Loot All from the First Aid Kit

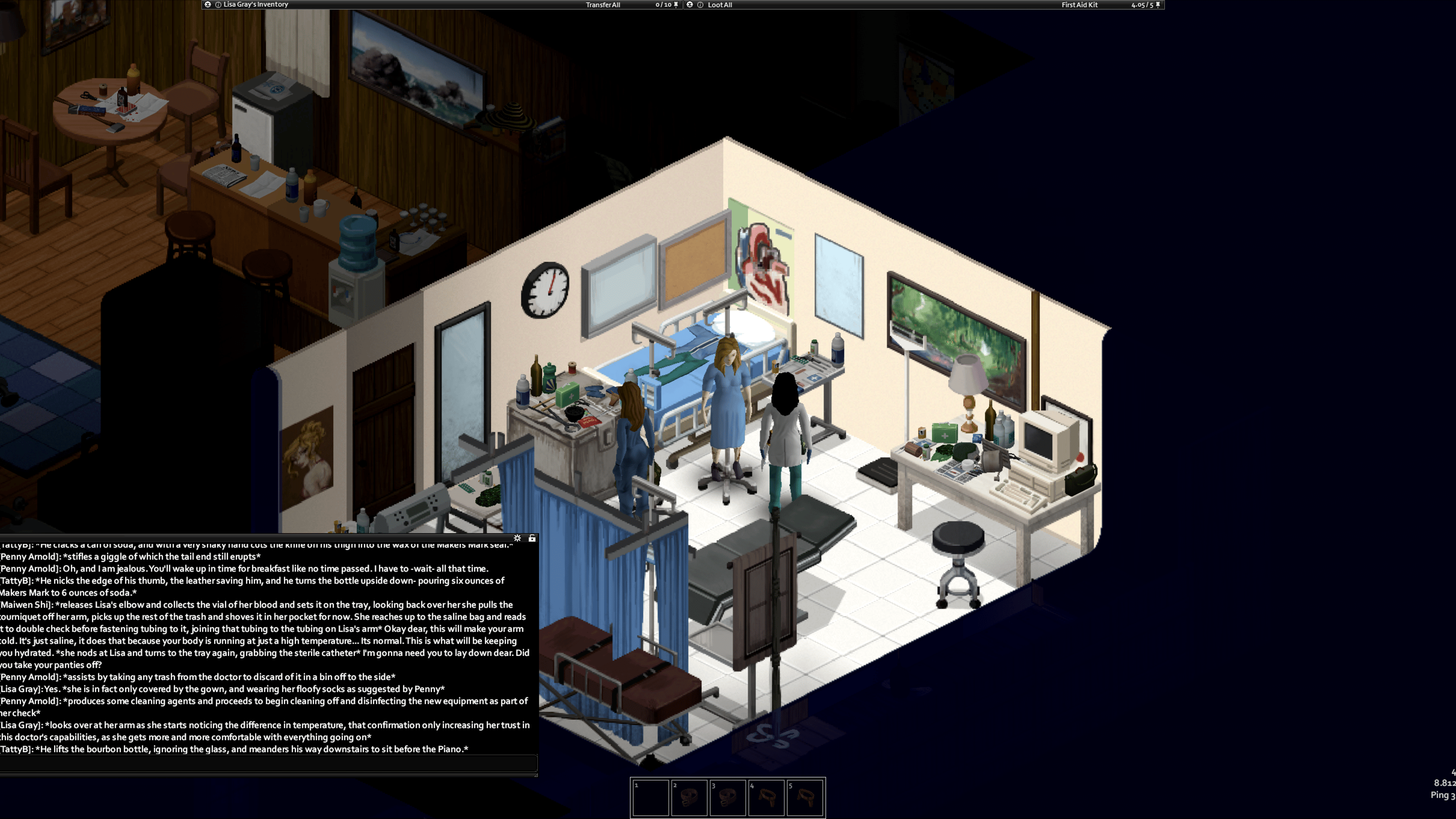click(x=719, y=5)
